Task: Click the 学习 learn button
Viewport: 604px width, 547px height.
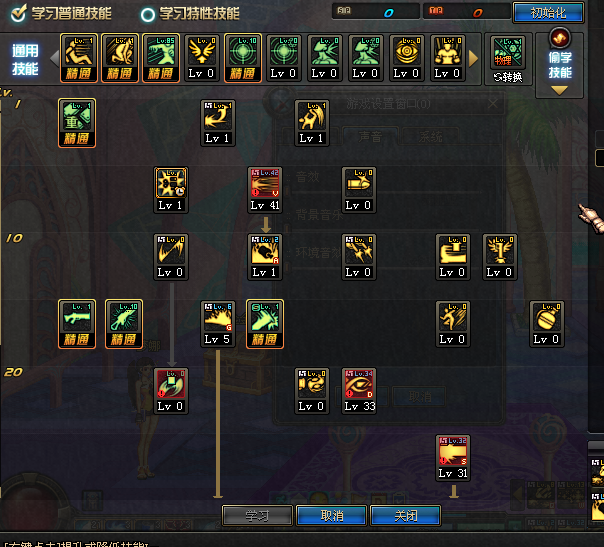Action: point(257,516)
